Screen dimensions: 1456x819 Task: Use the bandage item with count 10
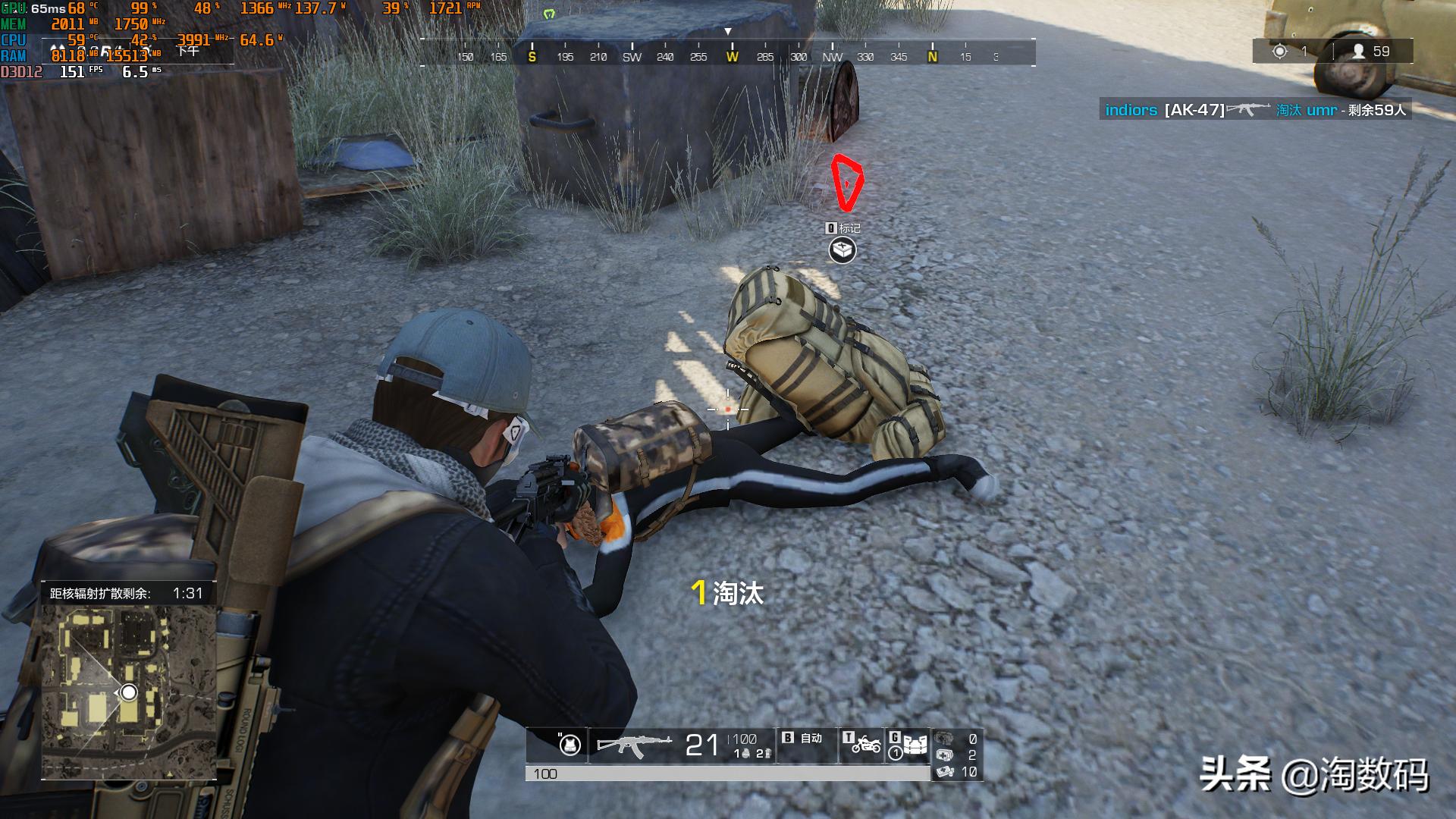(945, 772)
